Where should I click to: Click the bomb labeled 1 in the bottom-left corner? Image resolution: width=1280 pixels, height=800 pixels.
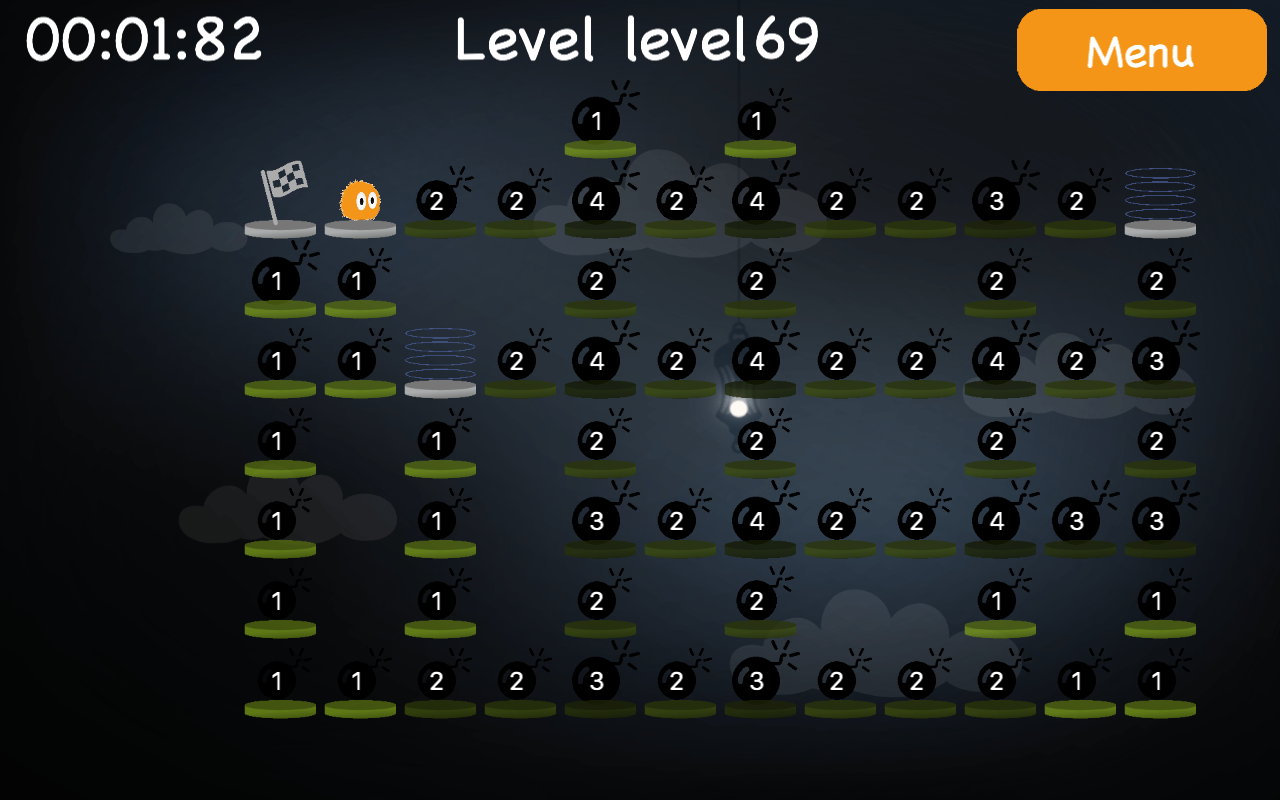(x=278, y=682)
